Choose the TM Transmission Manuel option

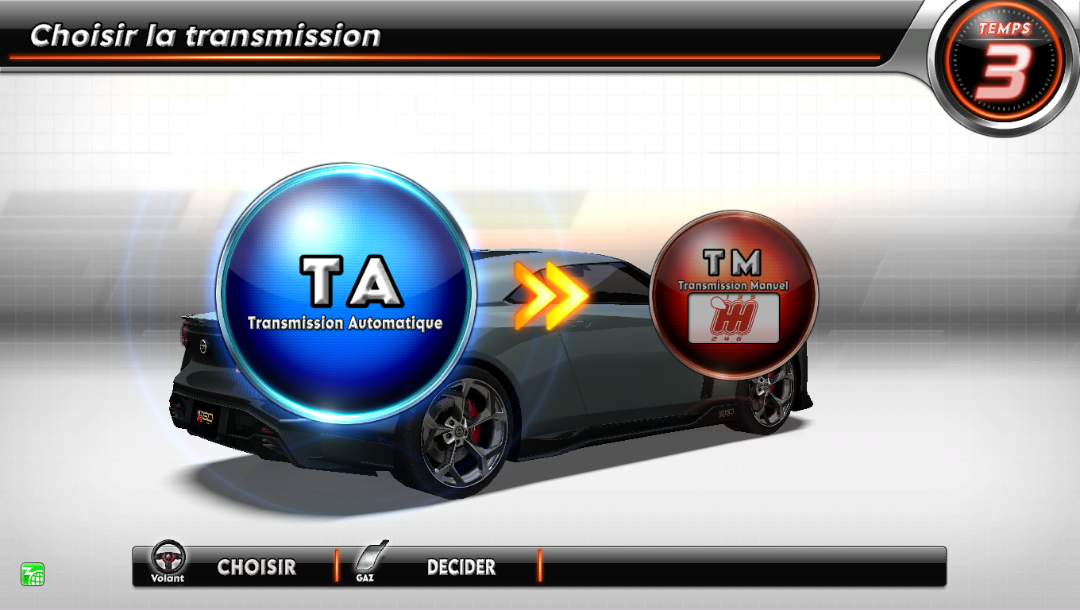(733, 293)
